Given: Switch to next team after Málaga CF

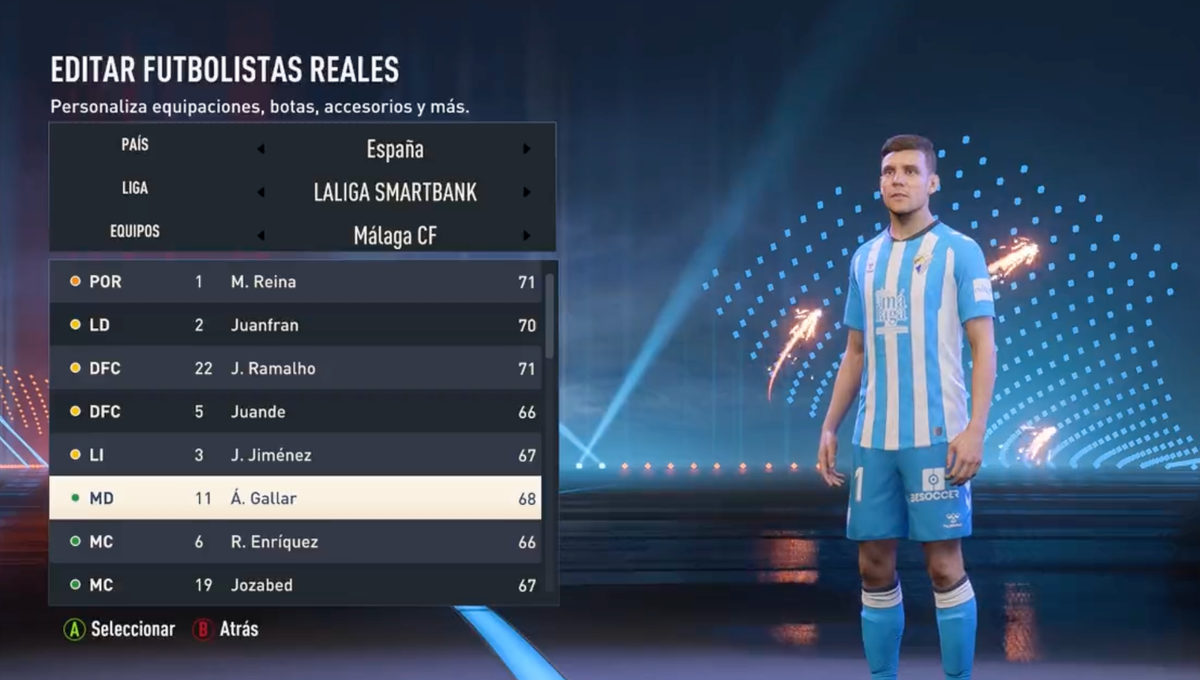Looking at the screenshot, I should (526, 236).
